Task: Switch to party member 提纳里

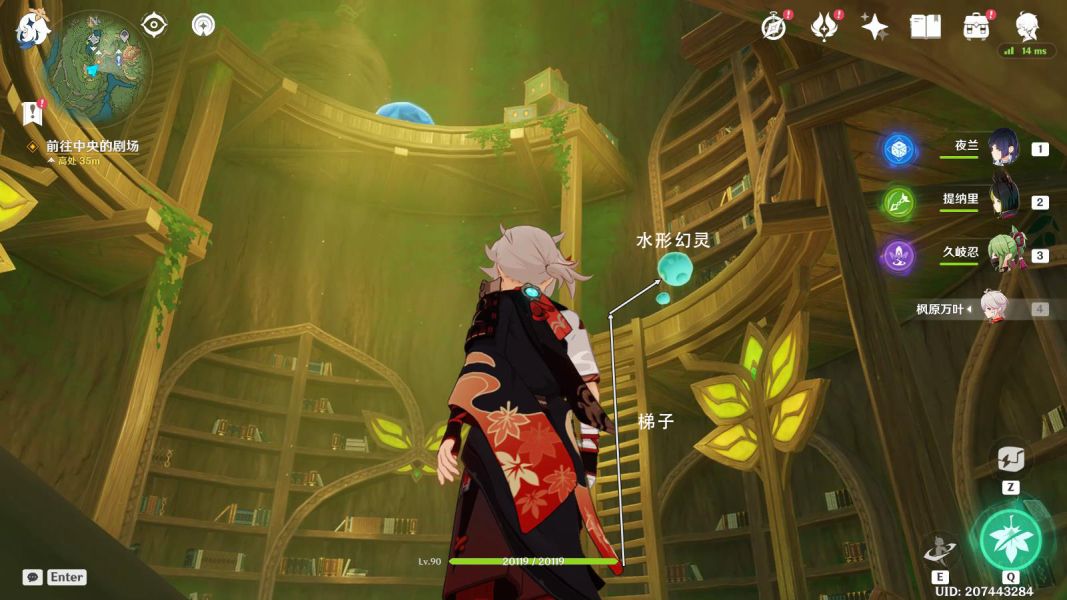Action: pyautogui.click(x=1002, y=200)
